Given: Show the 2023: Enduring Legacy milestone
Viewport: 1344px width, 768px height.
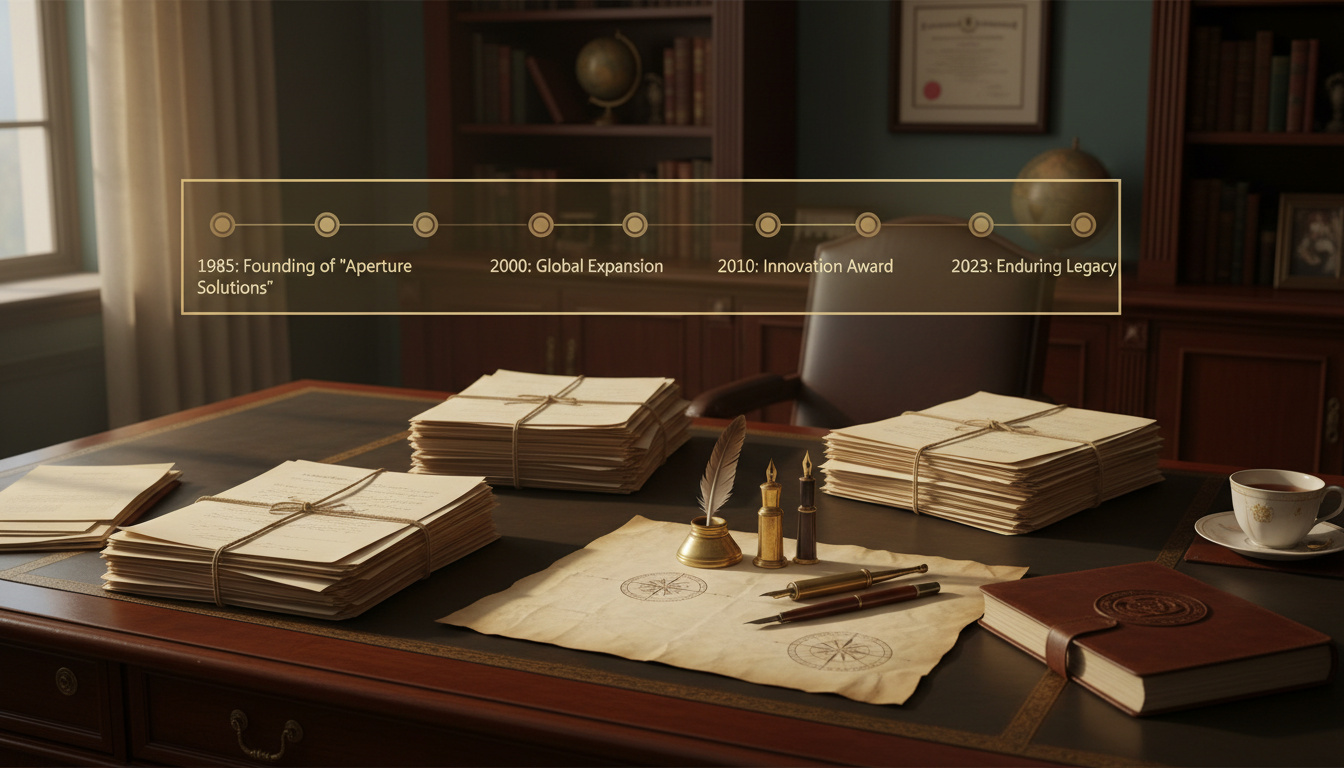Looking at the screenshot, I should point(1033,266).
